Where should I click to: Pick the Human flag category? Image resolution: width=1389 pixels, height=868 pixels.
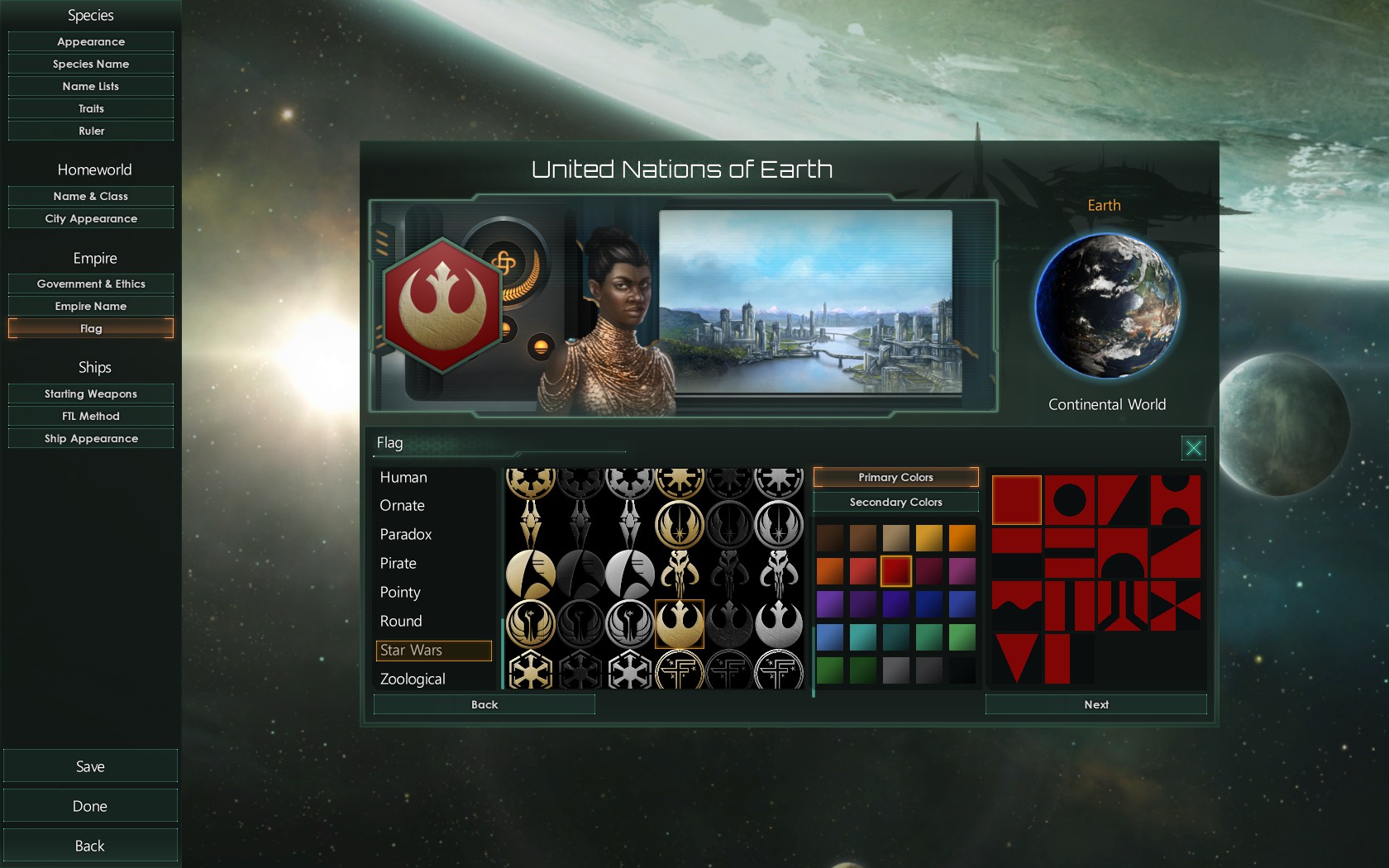(x=403, y=477)
